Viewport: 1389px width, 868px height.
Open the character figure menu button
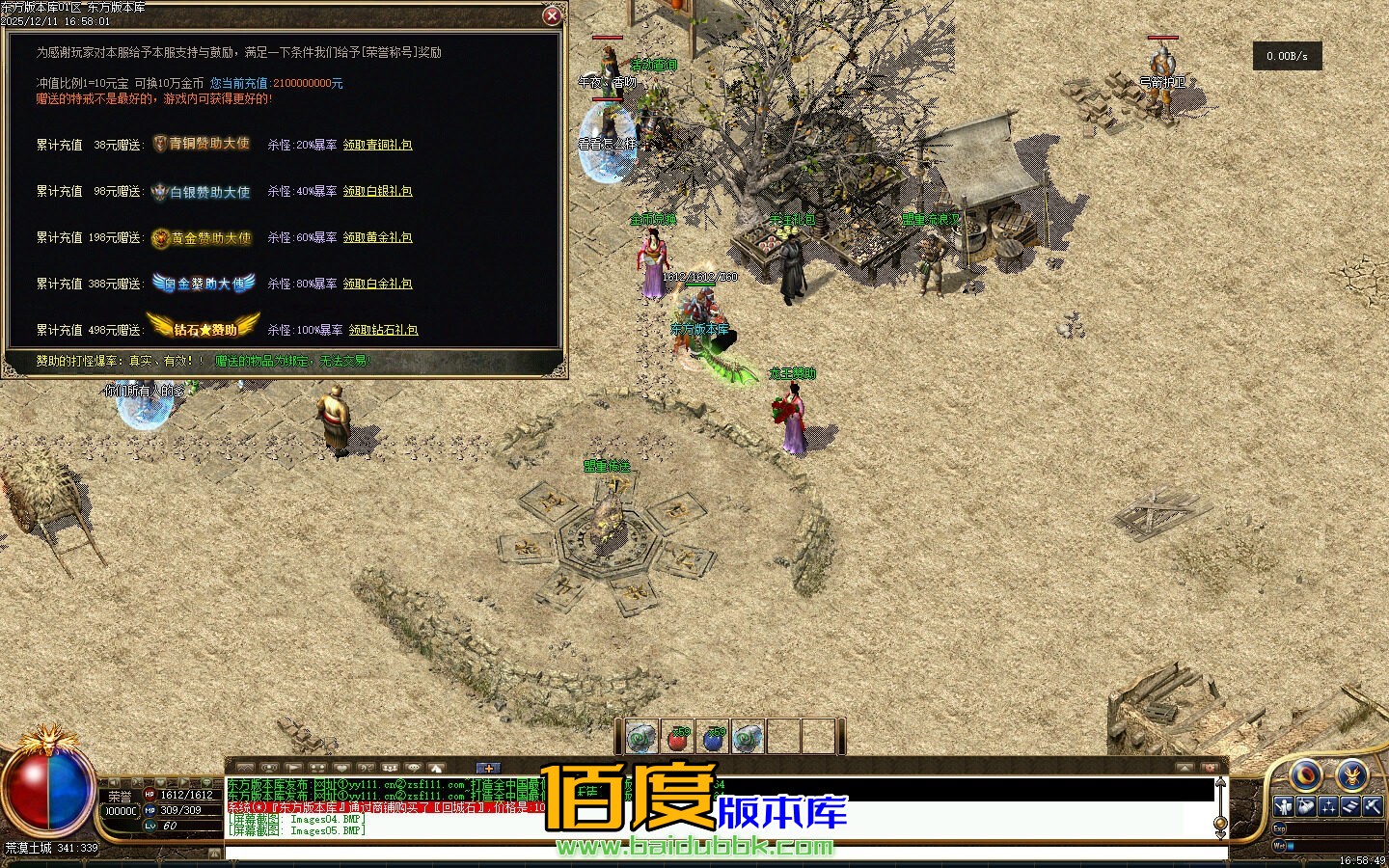[1284, 806]
